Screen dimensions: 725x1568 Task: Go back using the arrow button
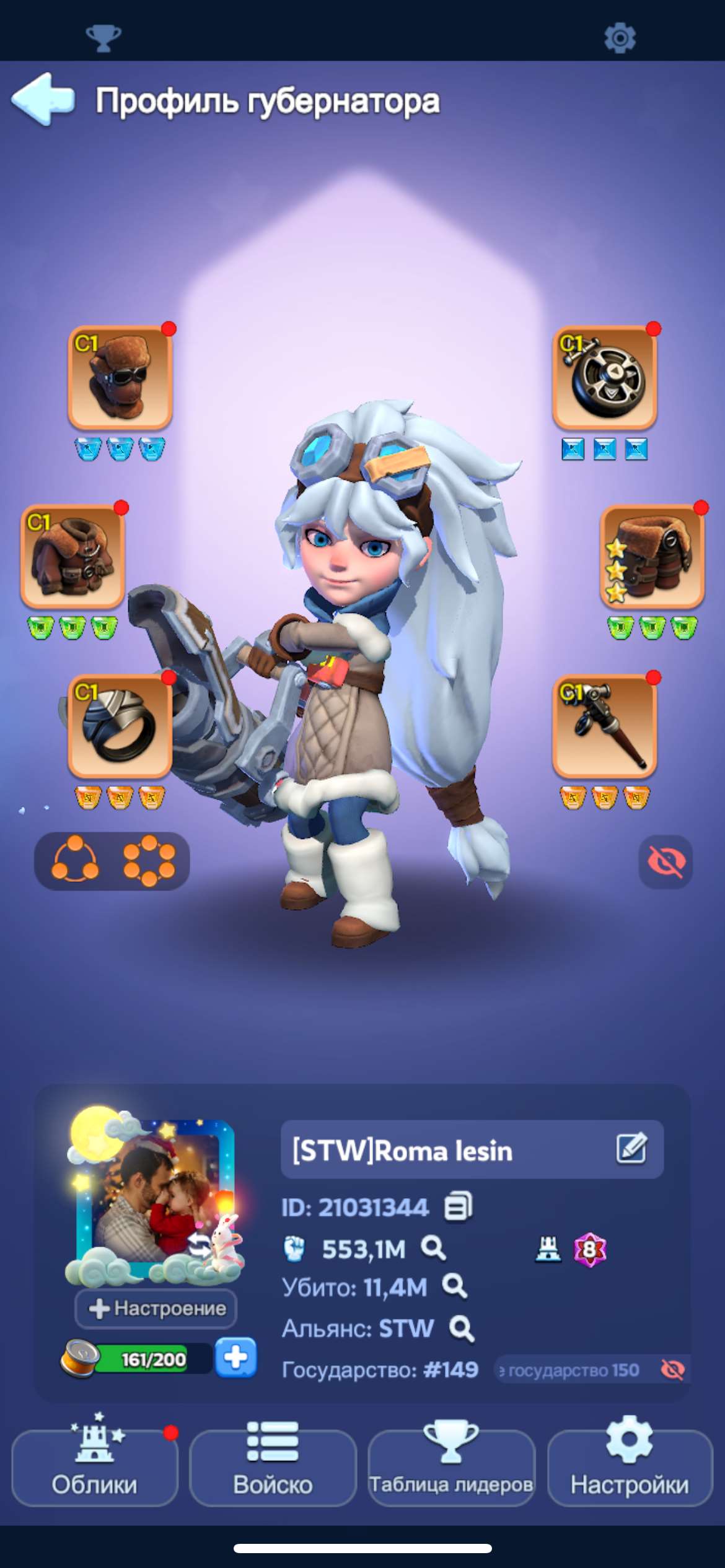pos(43,99)
